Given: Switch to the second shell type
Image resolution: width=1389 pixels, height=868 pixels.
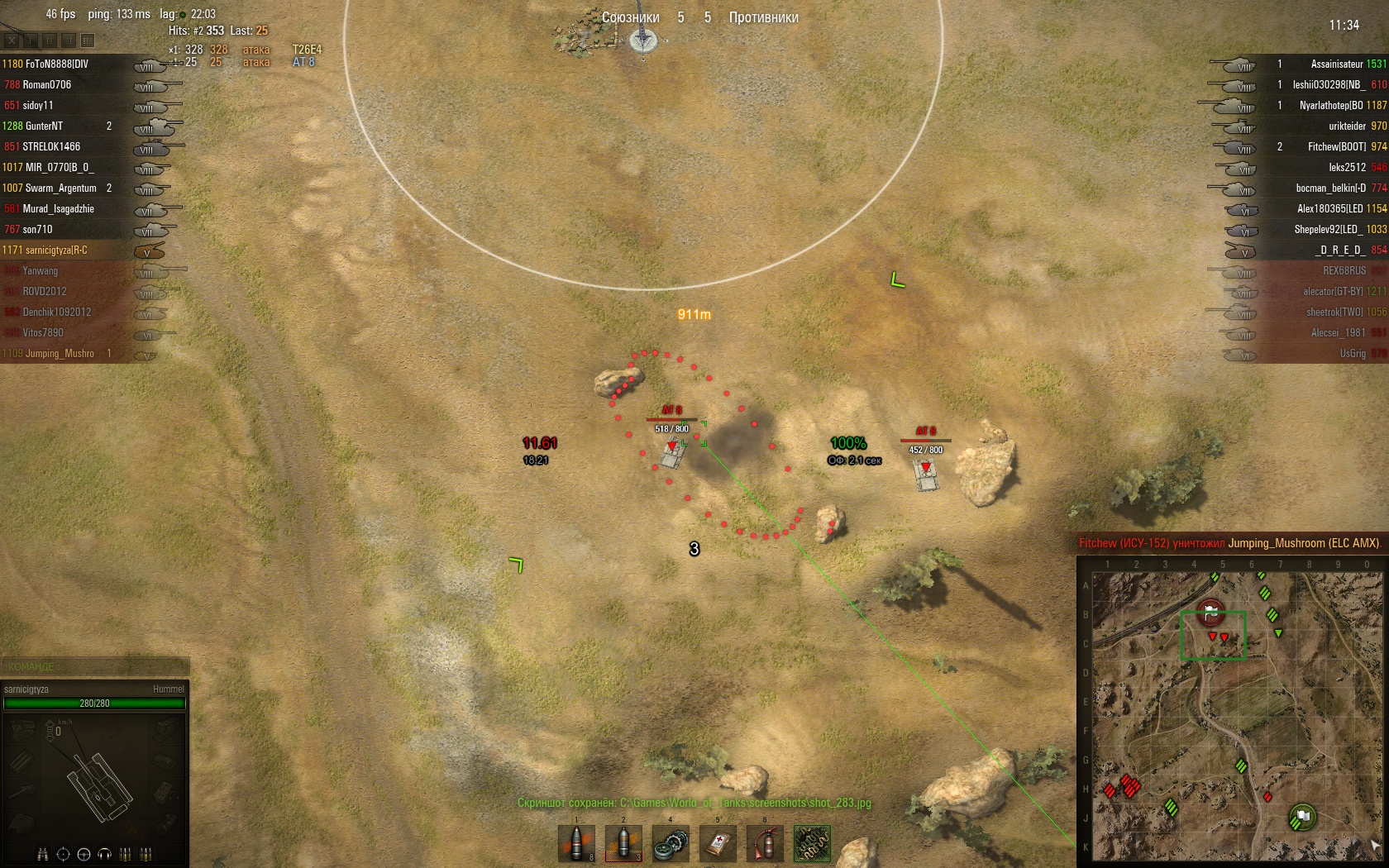Looking at the screenshot, I should 623,843.
